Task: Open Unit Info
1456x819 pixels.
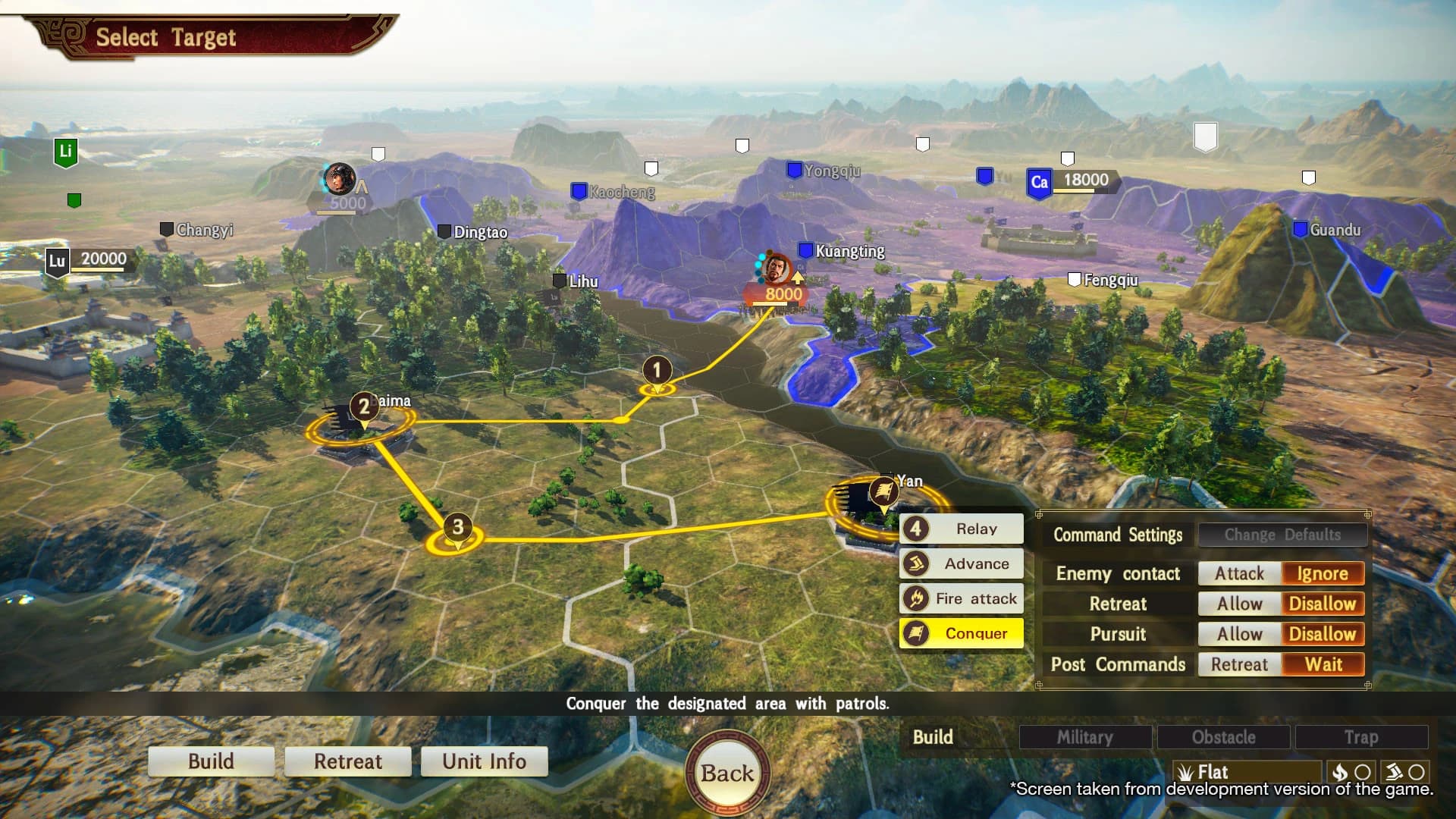Action: tap(484, 761)
